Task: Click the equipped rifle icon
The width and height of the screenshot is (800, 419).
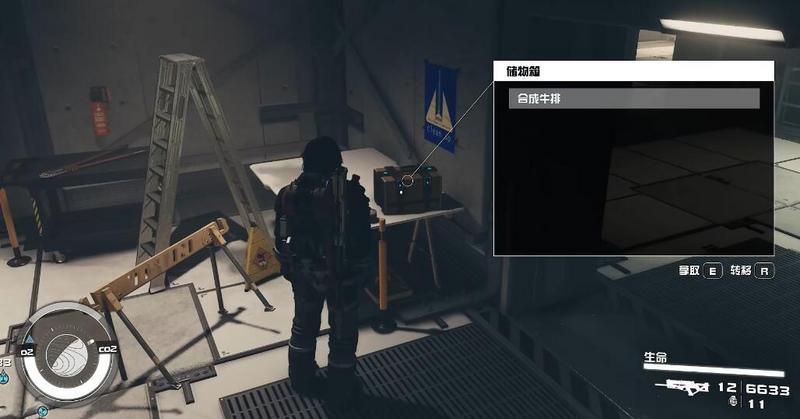Action: [x=681, y=387]
